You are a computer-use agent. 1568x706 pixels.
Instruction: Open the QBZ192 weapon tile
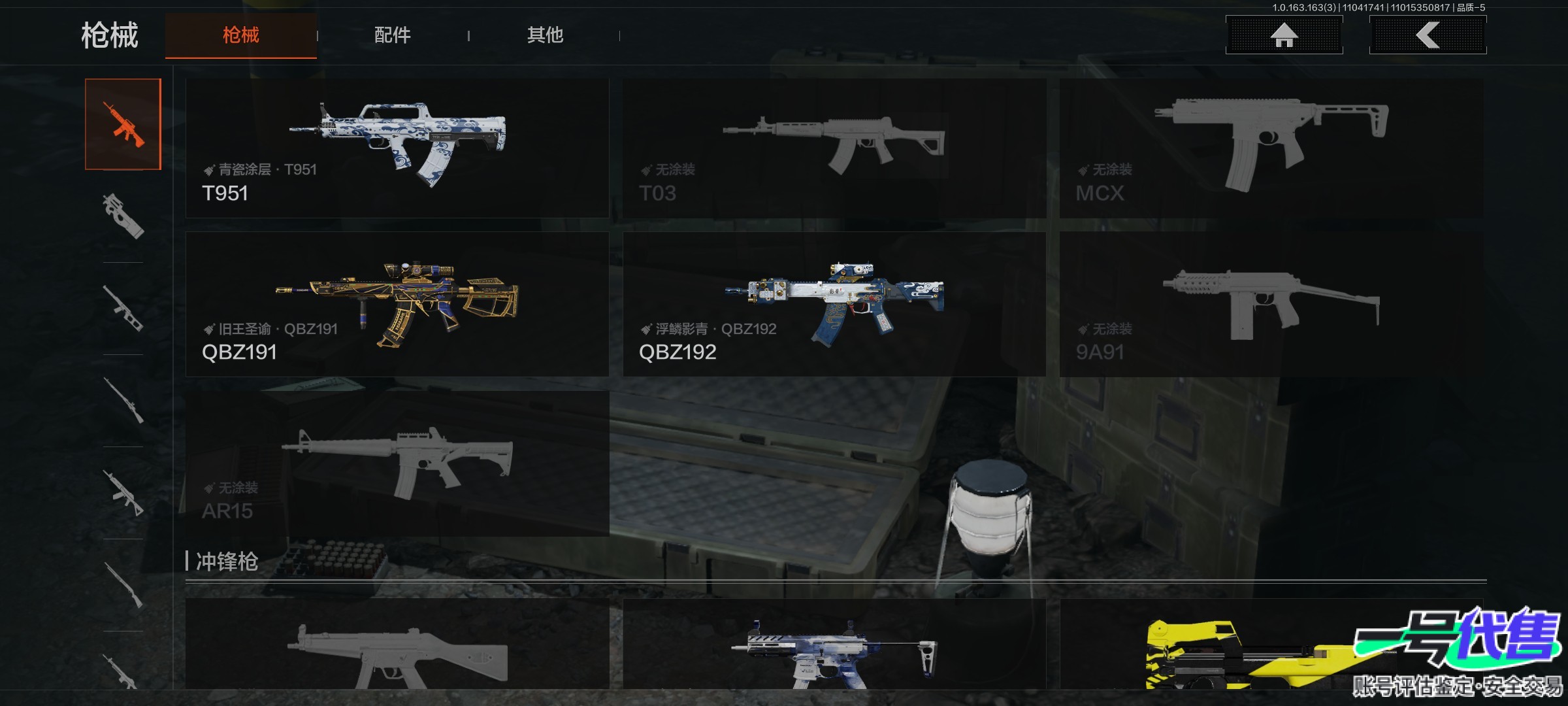(x=834, y=304)
